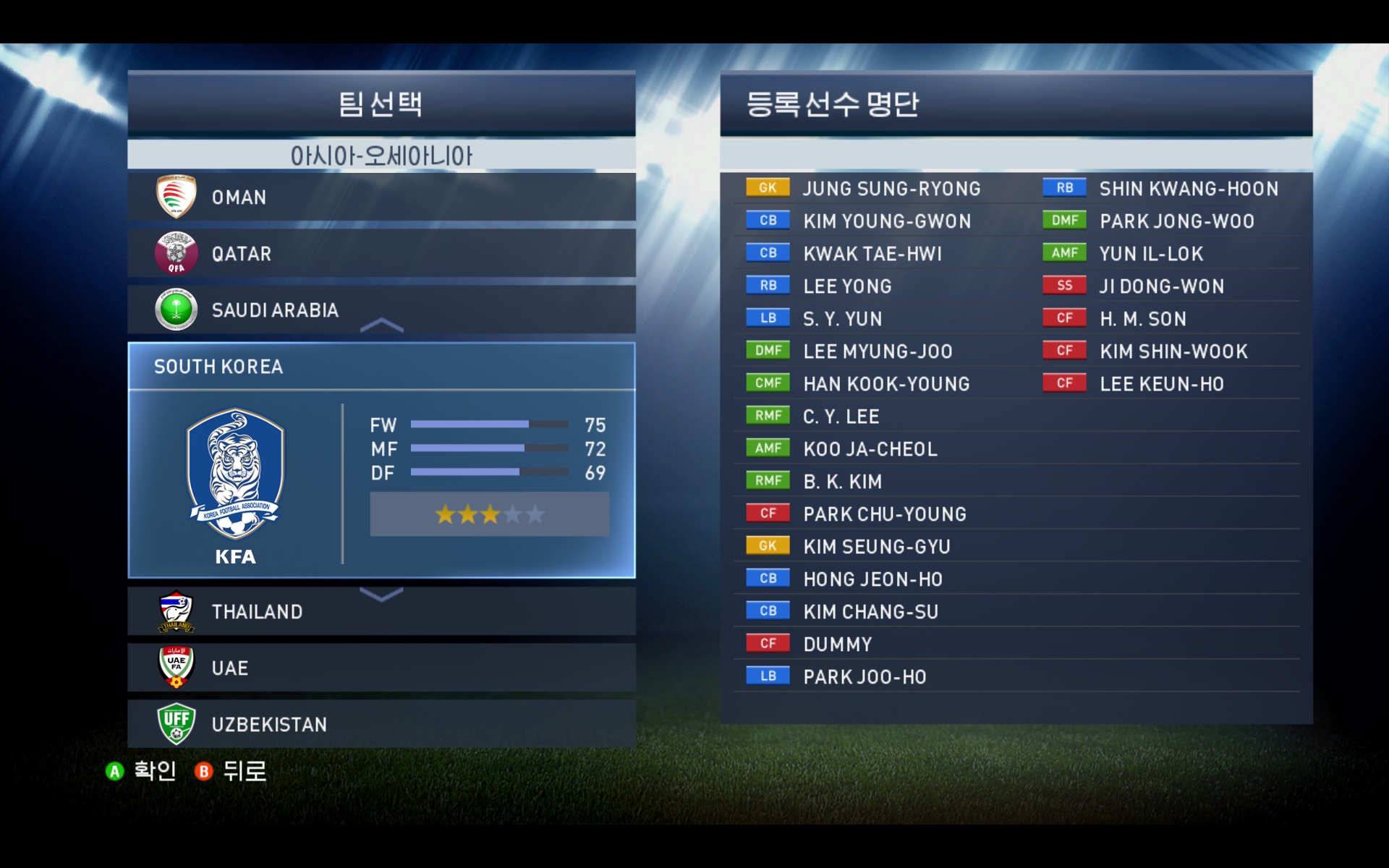Viewport: 1389px width, 868px height.
Task: Choose Park Joo-Ho in the roster
Action: 864,677
